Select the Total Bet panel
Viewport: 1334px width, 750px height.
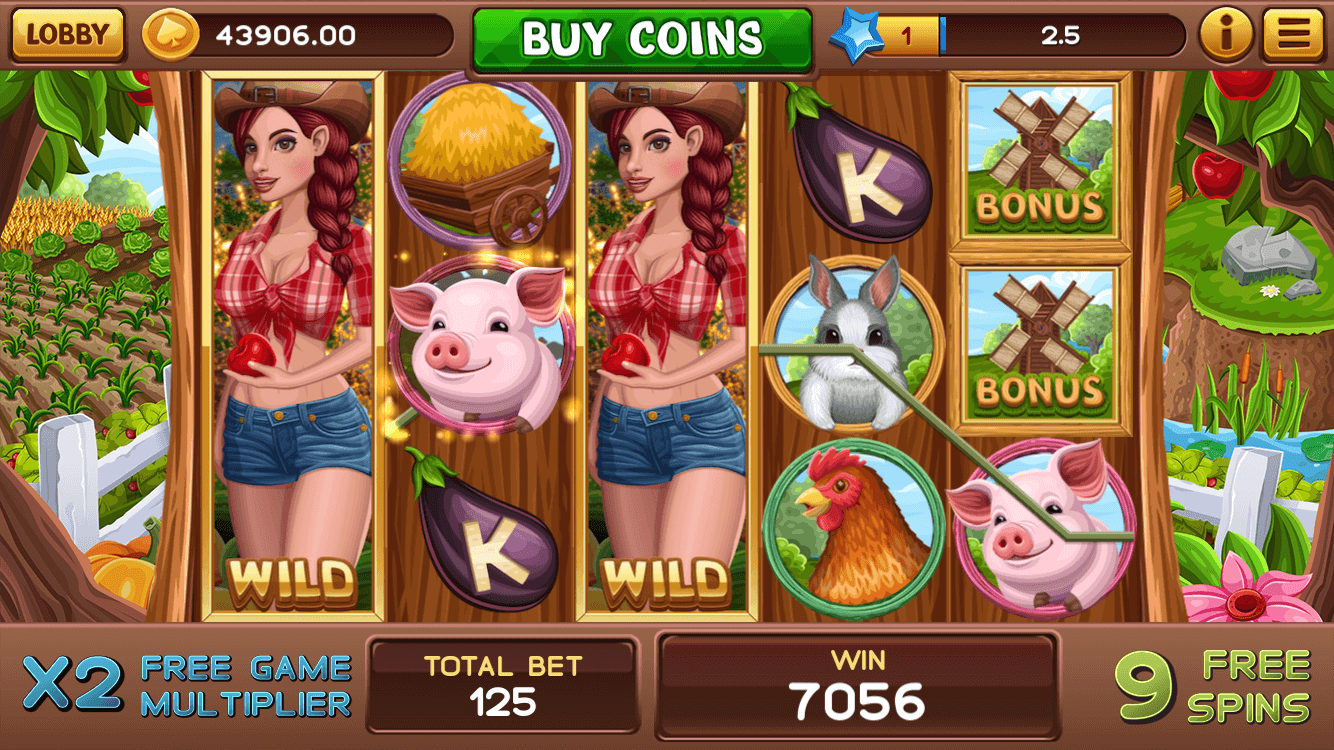503,685
